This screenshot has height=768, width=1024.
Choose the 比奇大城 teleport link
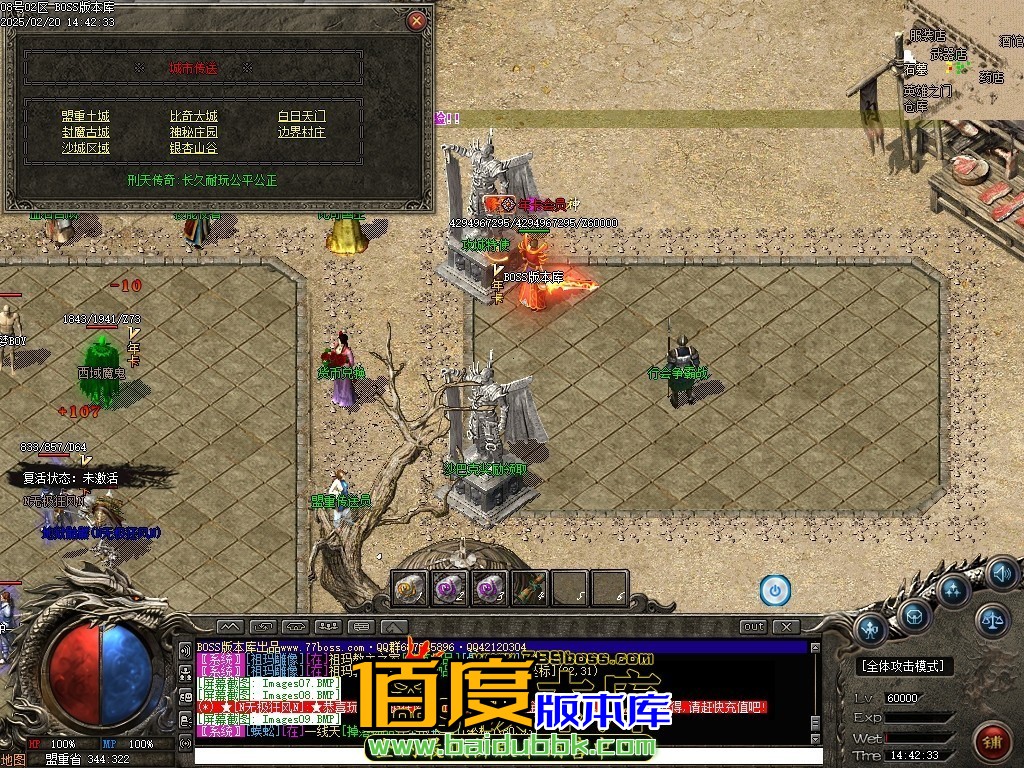pos(193,116)
